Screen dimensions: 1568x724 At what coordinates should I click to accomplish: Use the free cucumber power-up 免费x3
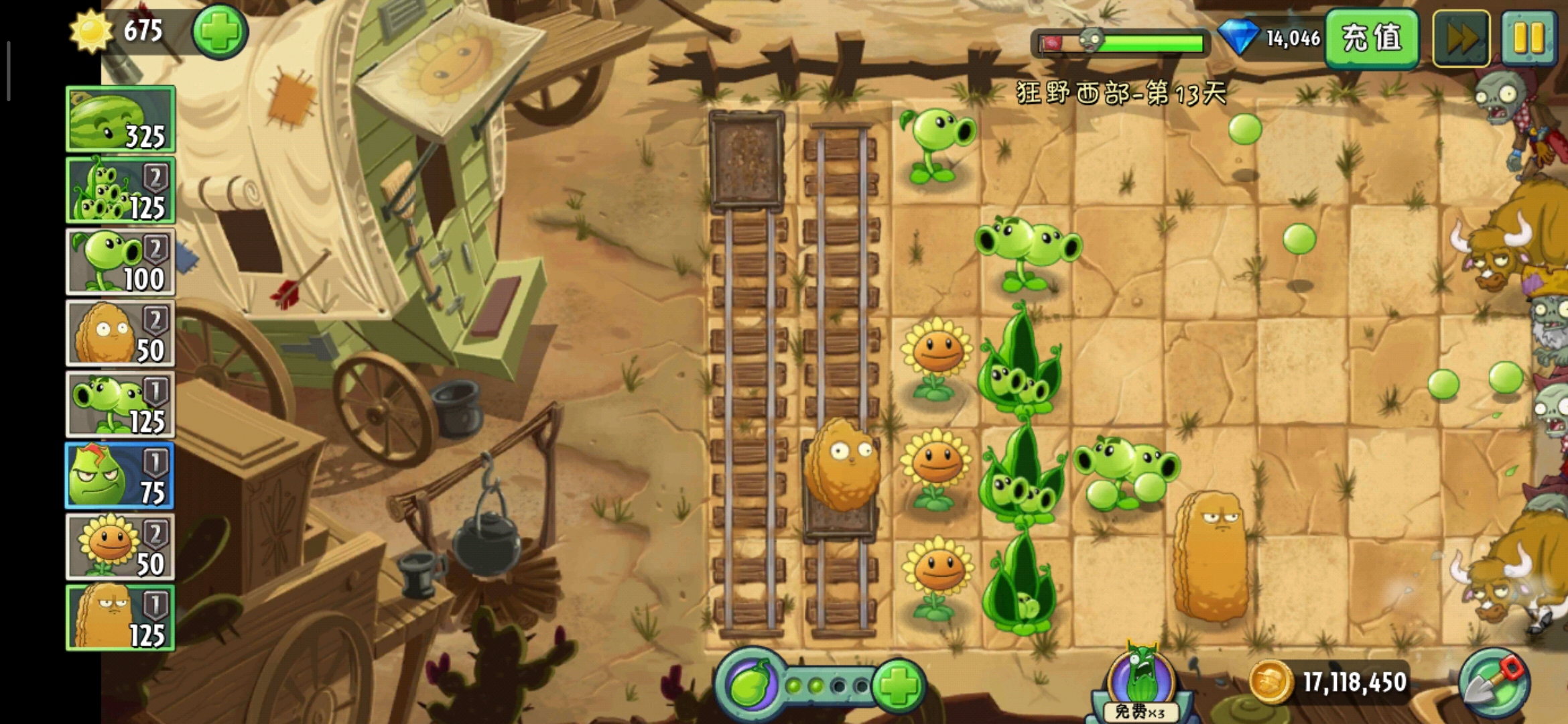[1140, 684]
